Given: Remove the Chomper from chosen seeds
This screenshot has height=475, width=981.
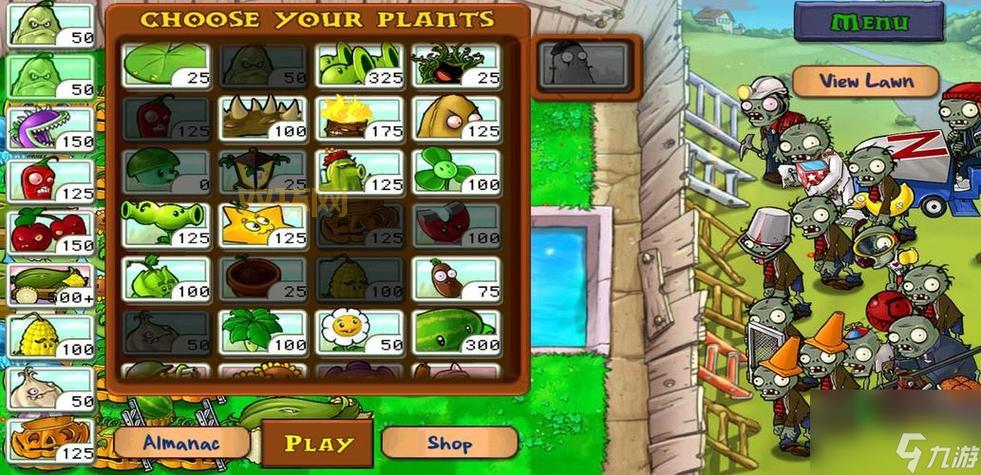Looking at the screenshot, I should (50, 129).
